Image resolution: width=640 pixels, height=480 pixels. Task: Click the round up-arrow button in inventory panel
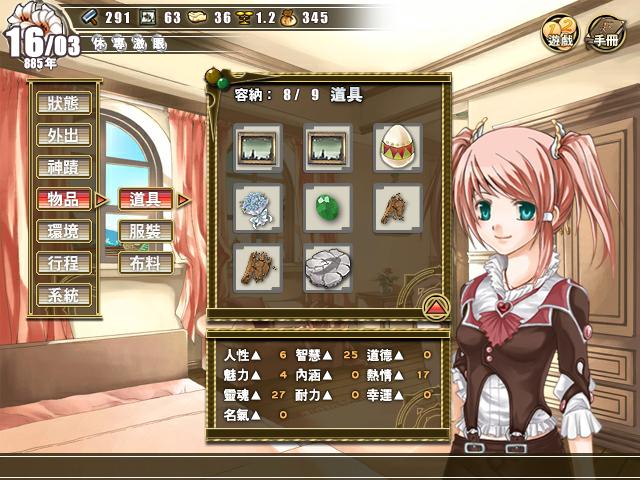tap(436, 304)
